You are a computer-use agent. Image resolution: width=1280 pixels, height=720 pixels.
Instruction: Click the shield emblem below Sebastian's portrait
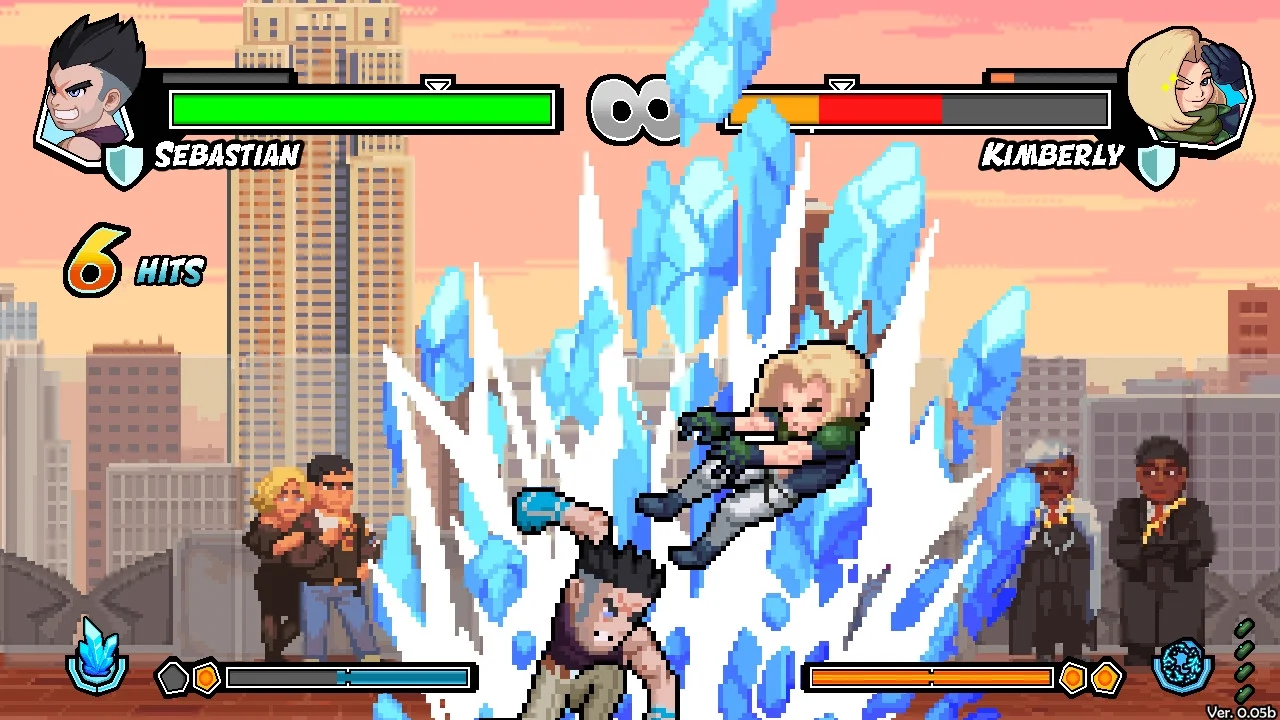[124, 162]
